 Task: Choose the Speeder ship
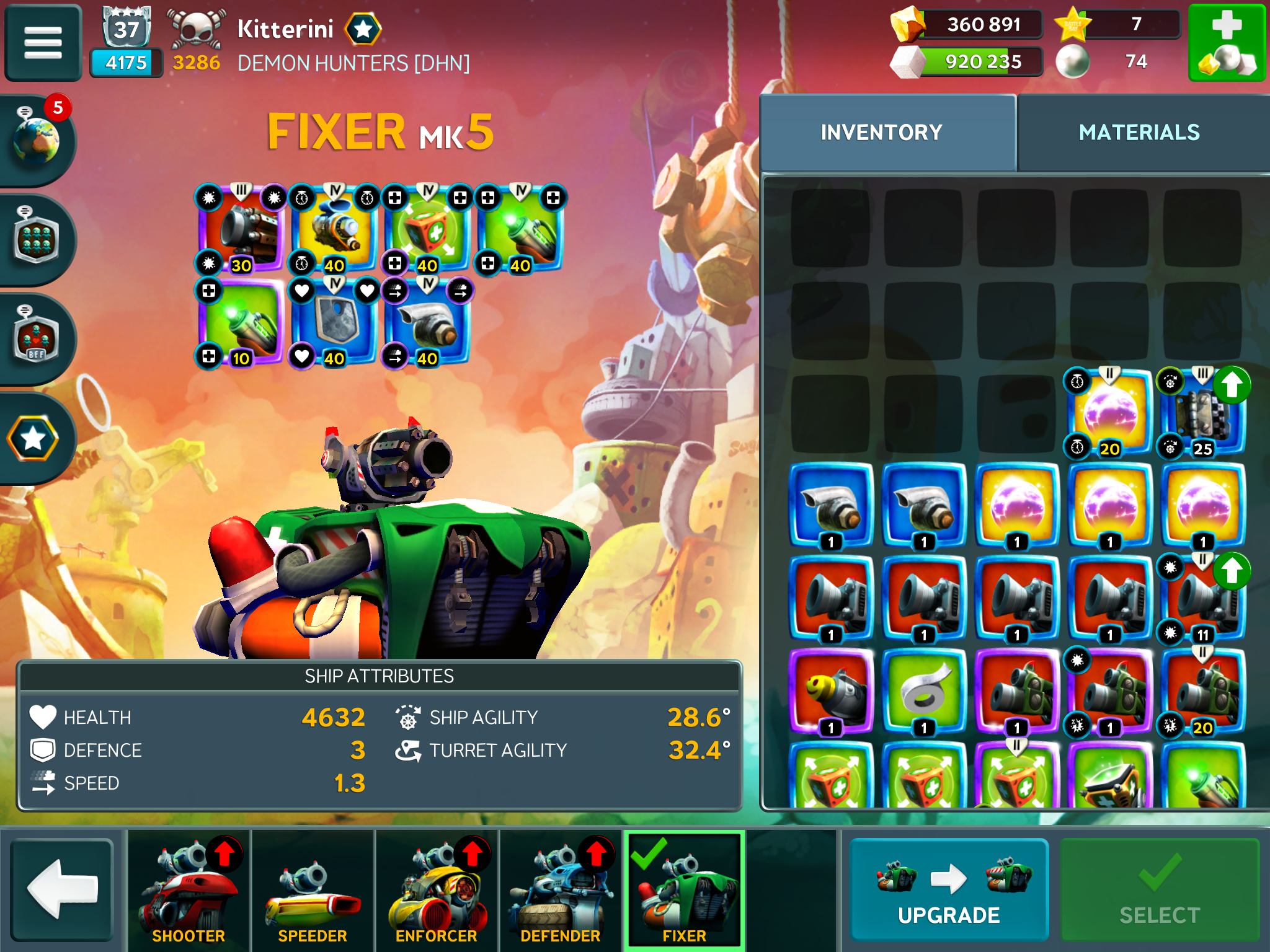click(x=313, y=890)
